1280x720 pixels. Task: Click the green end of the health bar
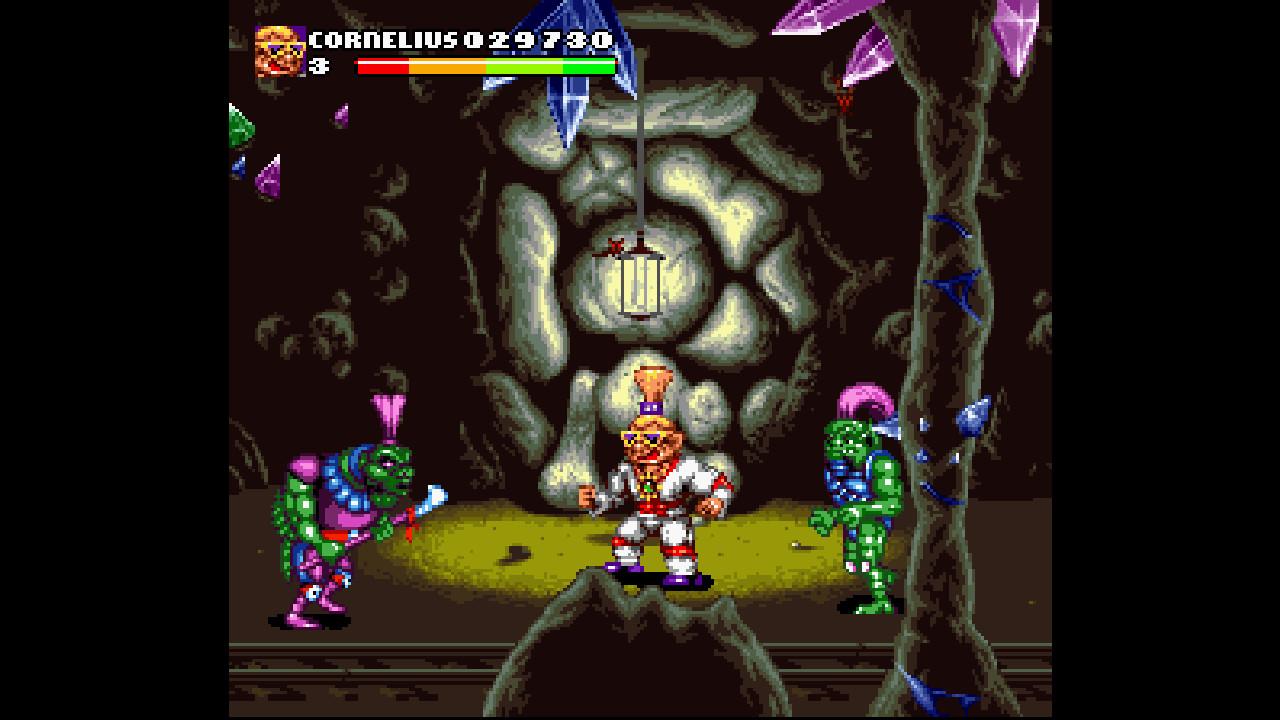pos(590,67)
